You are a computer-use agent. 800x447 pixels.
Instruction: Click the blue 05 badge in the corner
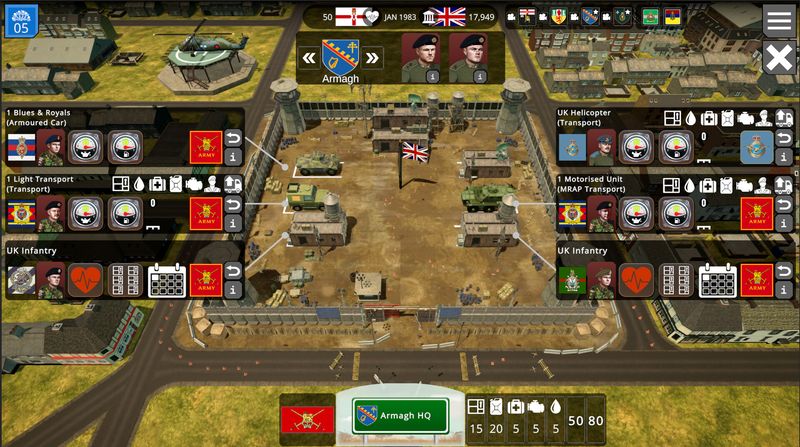click(x=21, y=19)
